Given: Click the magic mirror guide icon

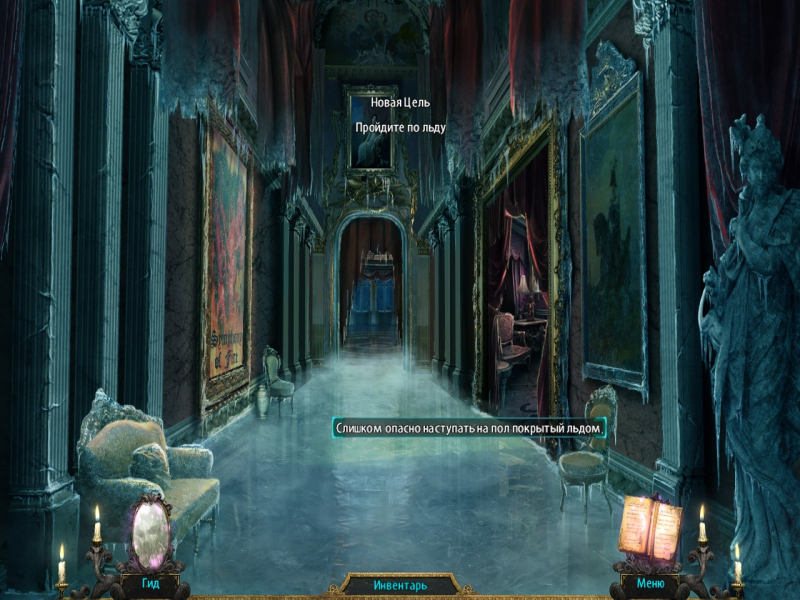Looking at the screenshot, I should (x=150, y=530).
